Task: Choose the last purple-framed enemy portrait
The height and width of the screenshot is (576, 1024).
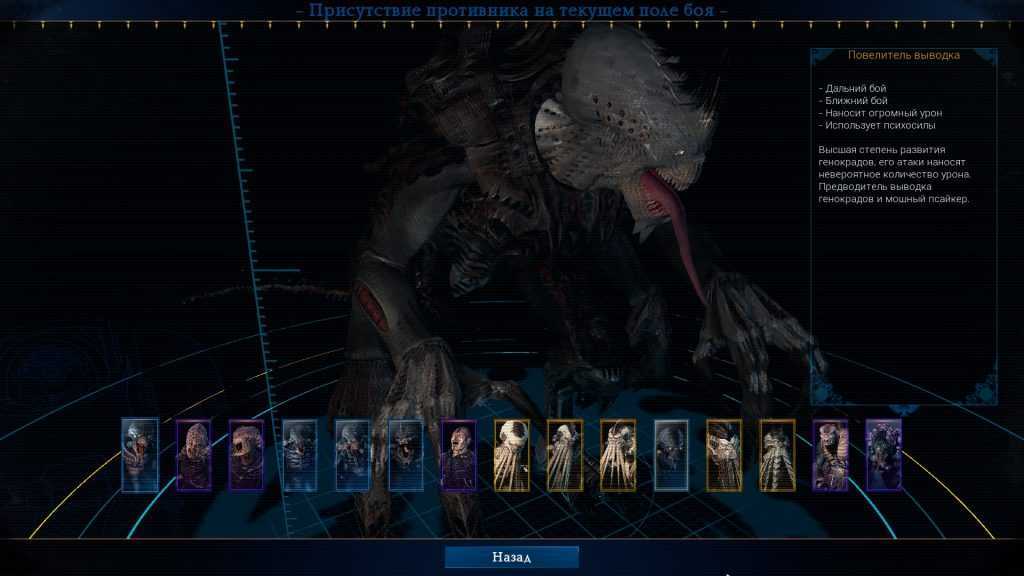Action: tap(883, 454)
